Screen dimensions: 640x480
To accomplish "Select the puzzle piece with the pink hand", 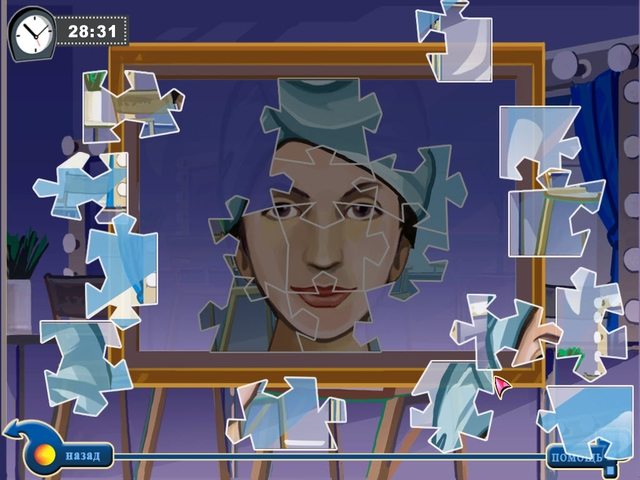I will click(505, 337).
